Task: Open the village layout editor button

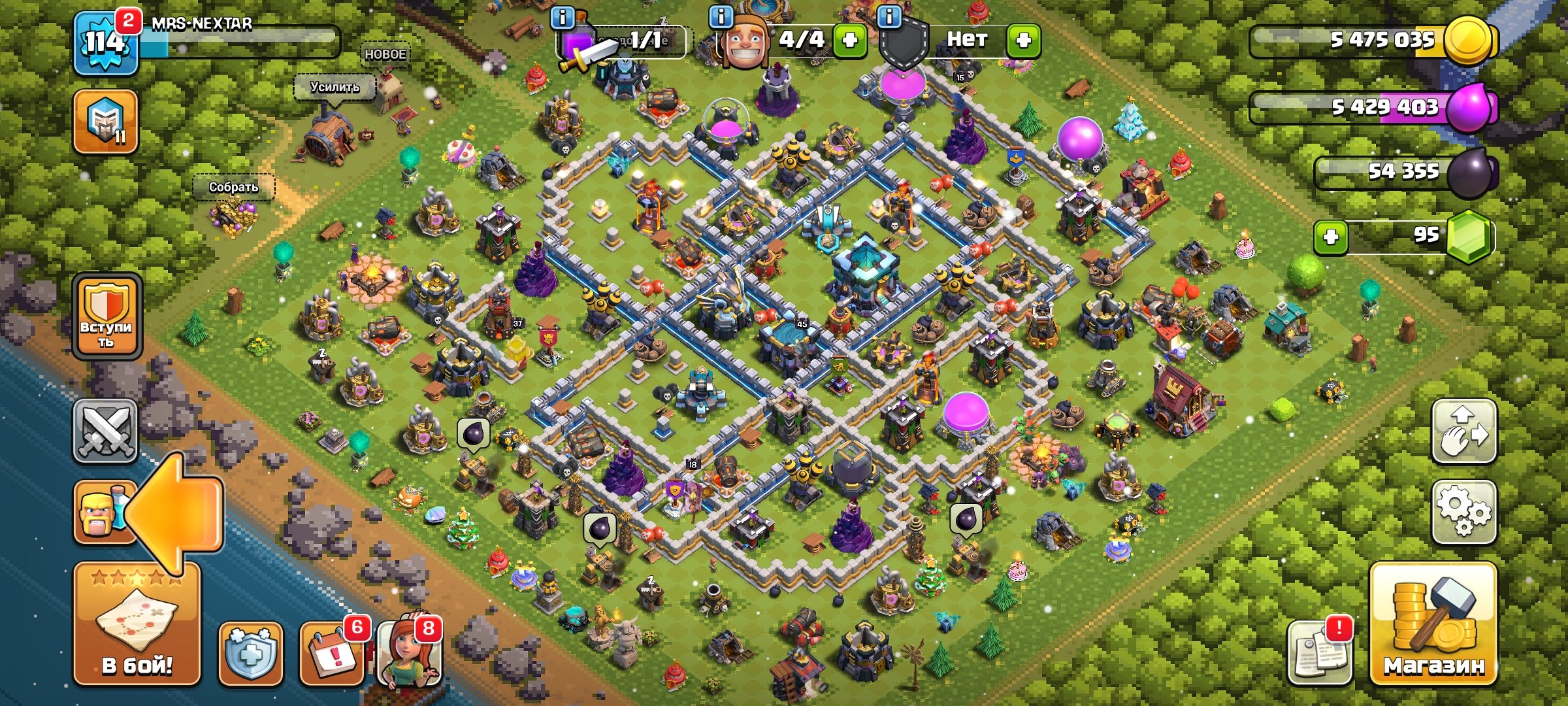Action: click(x=1464, y=431)
